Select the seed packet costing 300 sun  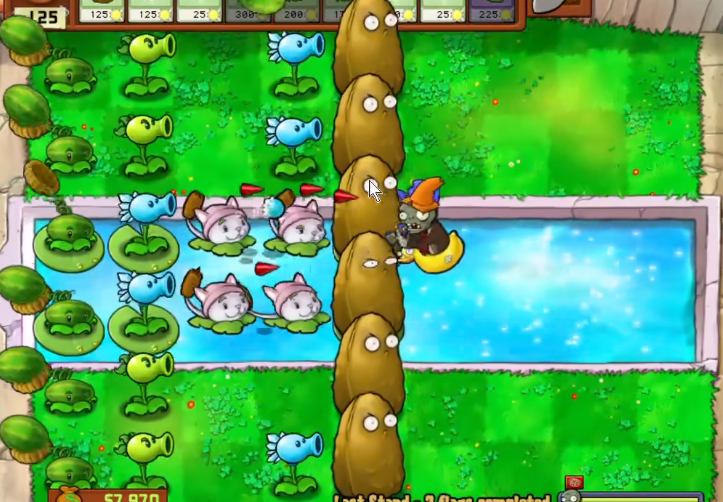click(246, 10)
